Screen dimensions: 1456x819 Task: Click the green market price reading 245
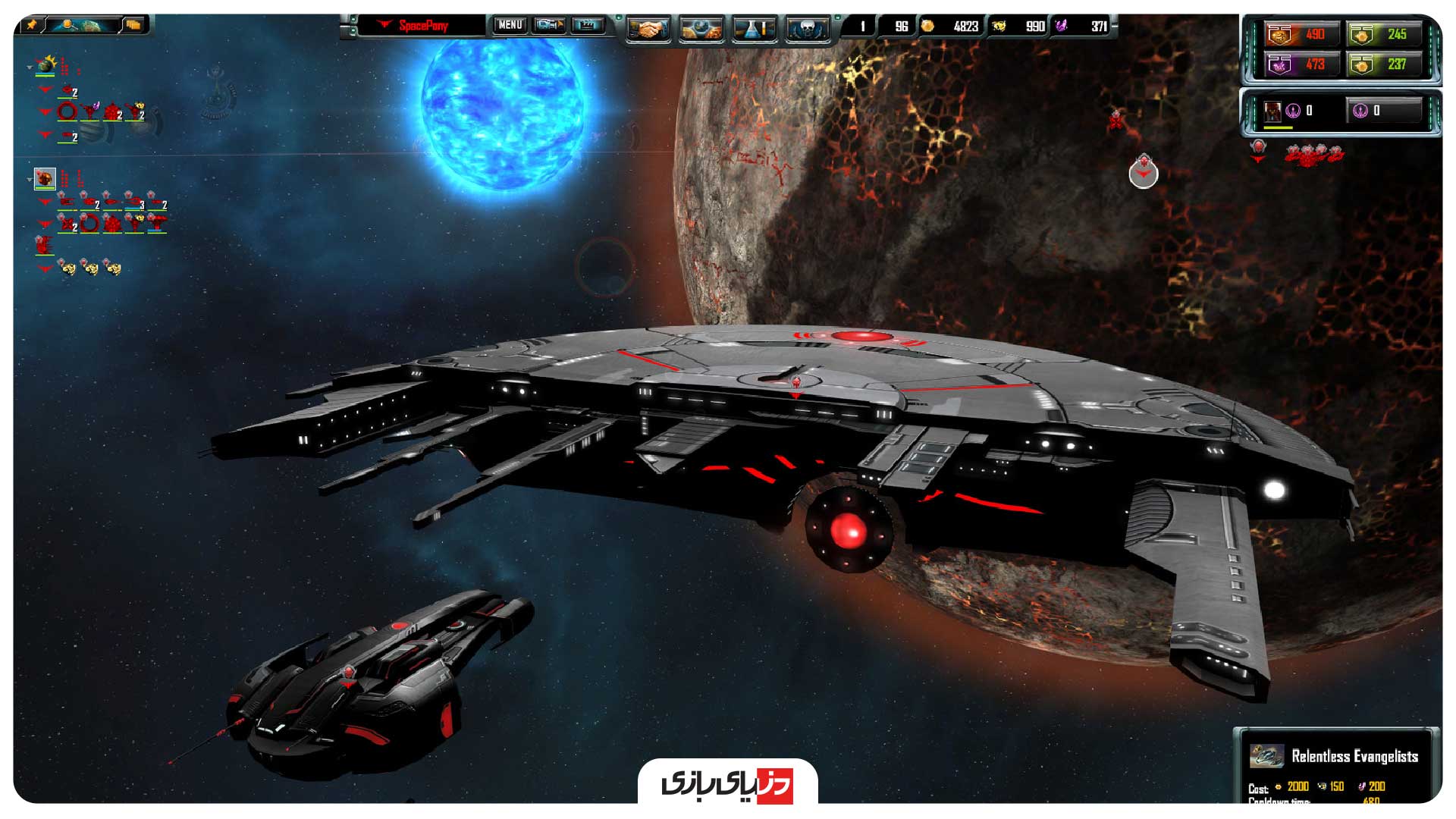click(x=1383, y=34)
